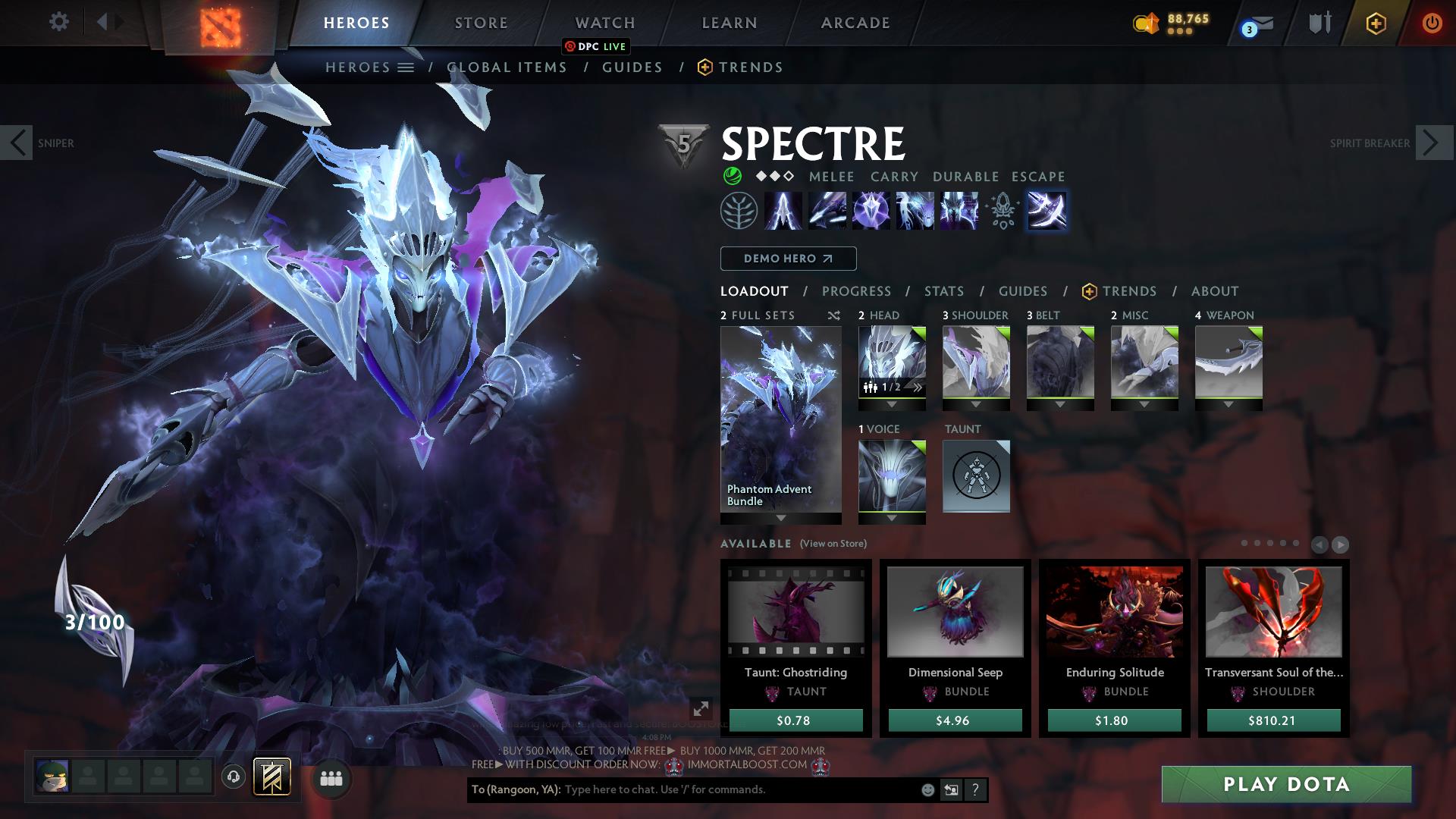Select the Dispersion ability icon

point(872,212)
